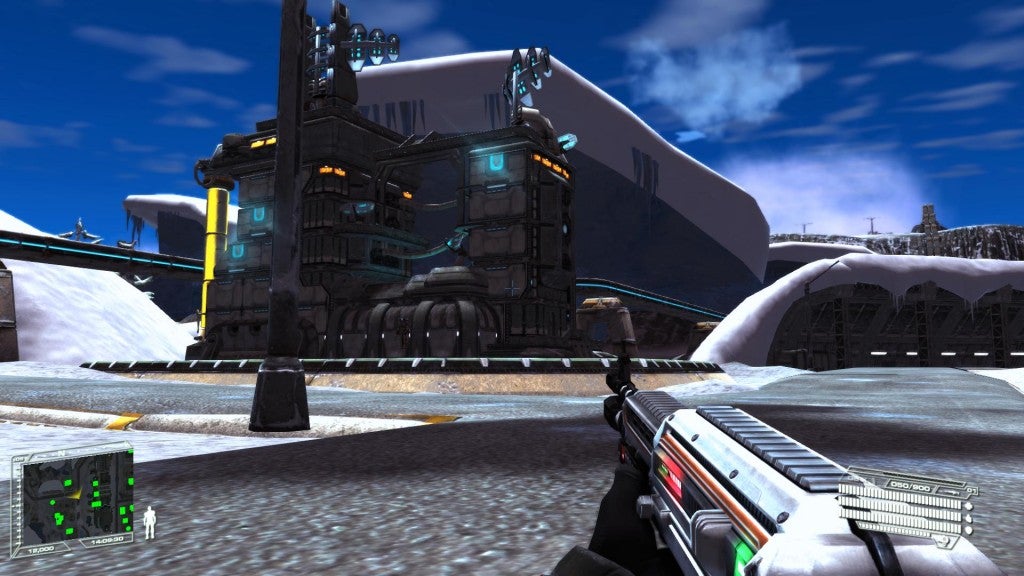Click the minimap radar panel
Viewport: 1024px width, 576px height.
(x=72, y=494)
